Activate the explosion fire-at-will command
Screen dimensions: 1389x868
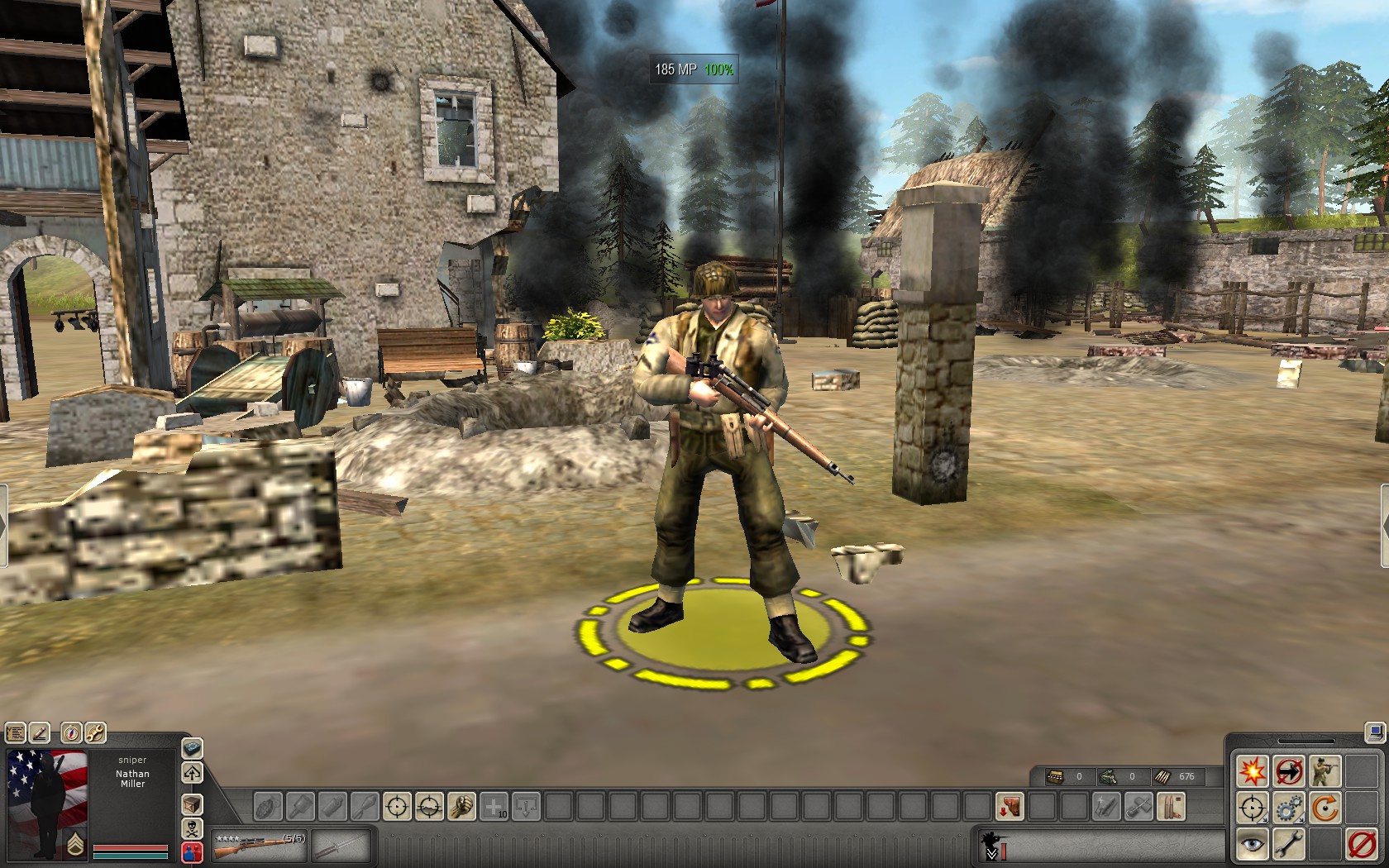point(1252,771)
